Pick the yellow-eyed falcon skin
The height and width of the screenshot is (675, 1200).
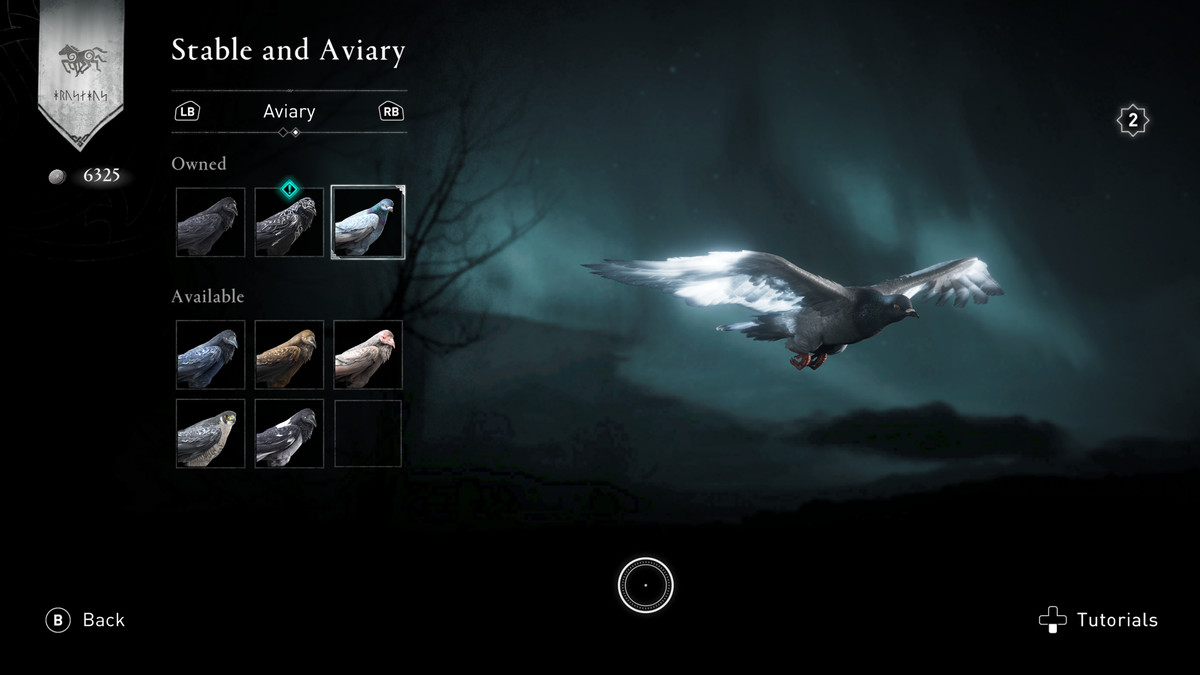(210, 433)
